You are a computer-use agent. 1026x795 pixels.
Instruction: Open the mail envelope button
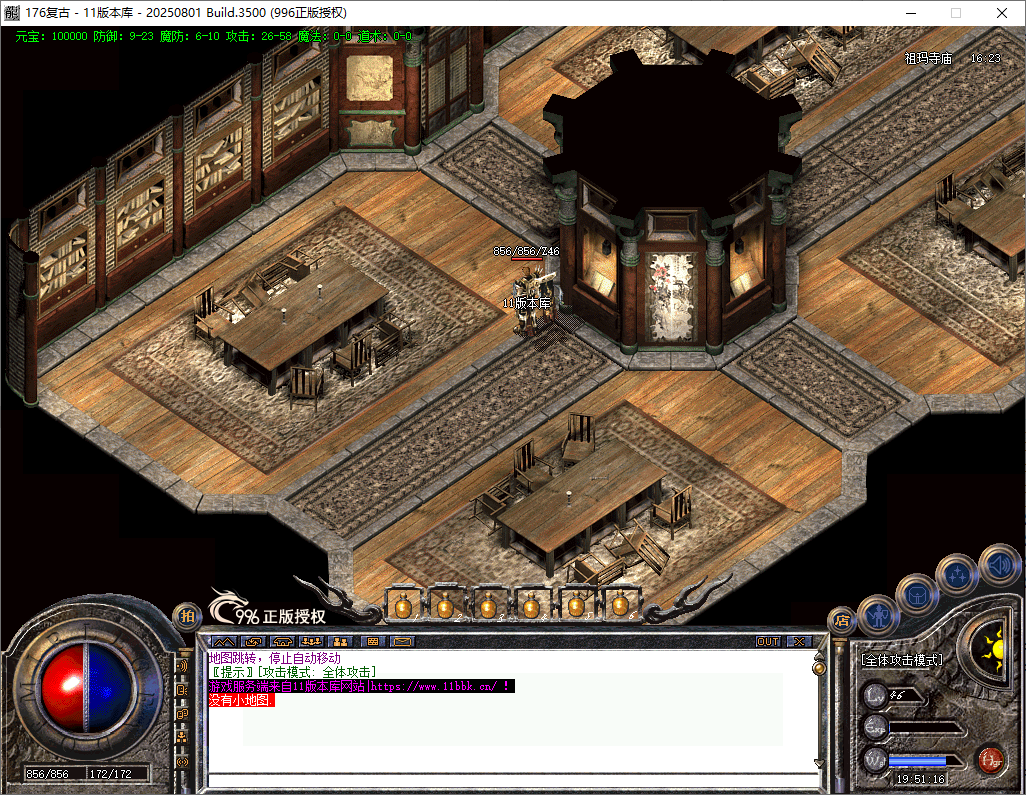[x=402, y=641]
